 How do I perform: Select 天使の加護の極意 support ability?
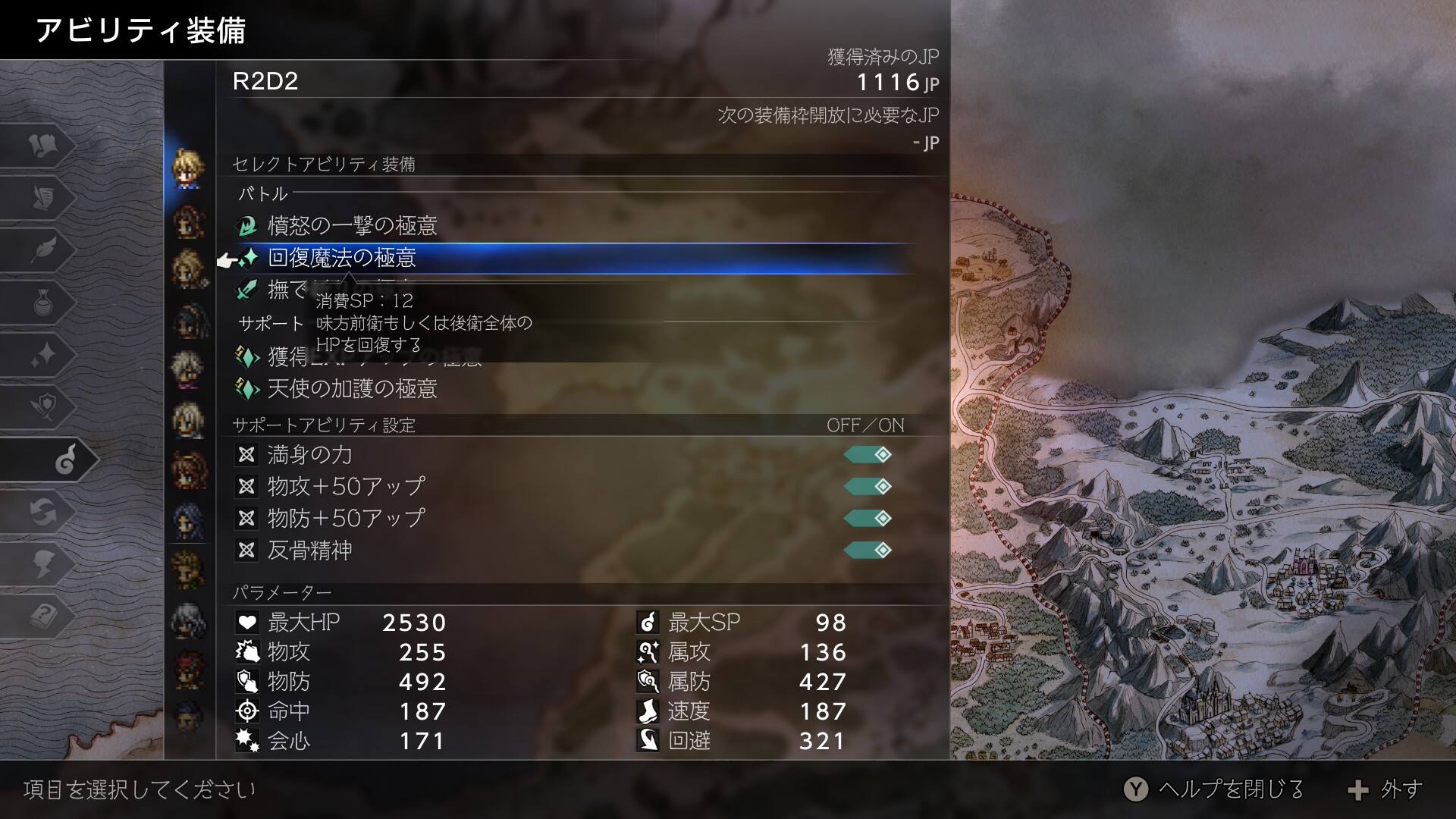pos(352,389)
